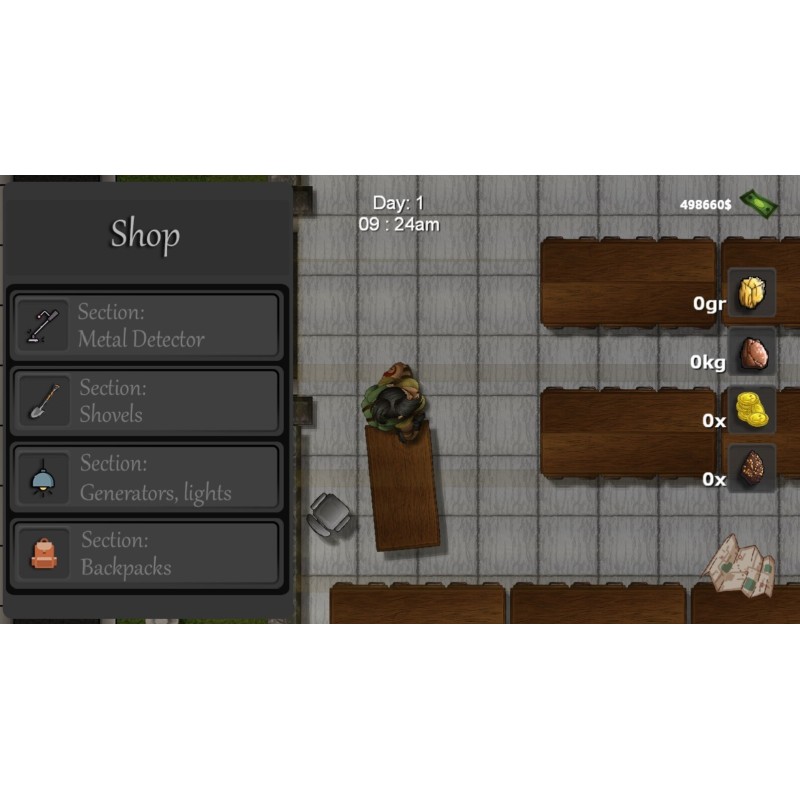Click the green cash money icon
Image resolution: width=800 pixels, height=800 pixels.
[759, 203]
